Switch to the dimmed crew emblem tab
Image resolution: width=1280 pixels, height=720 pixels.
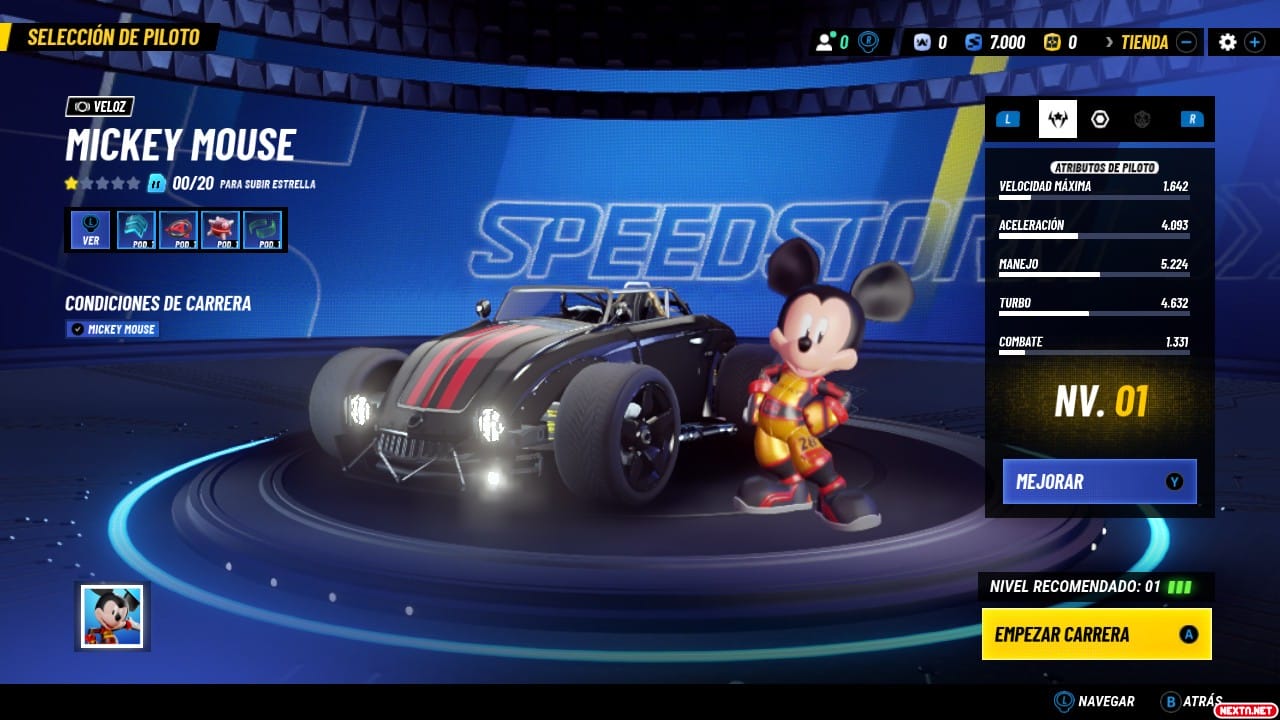pyautogui.click(x=1142, y=119)
